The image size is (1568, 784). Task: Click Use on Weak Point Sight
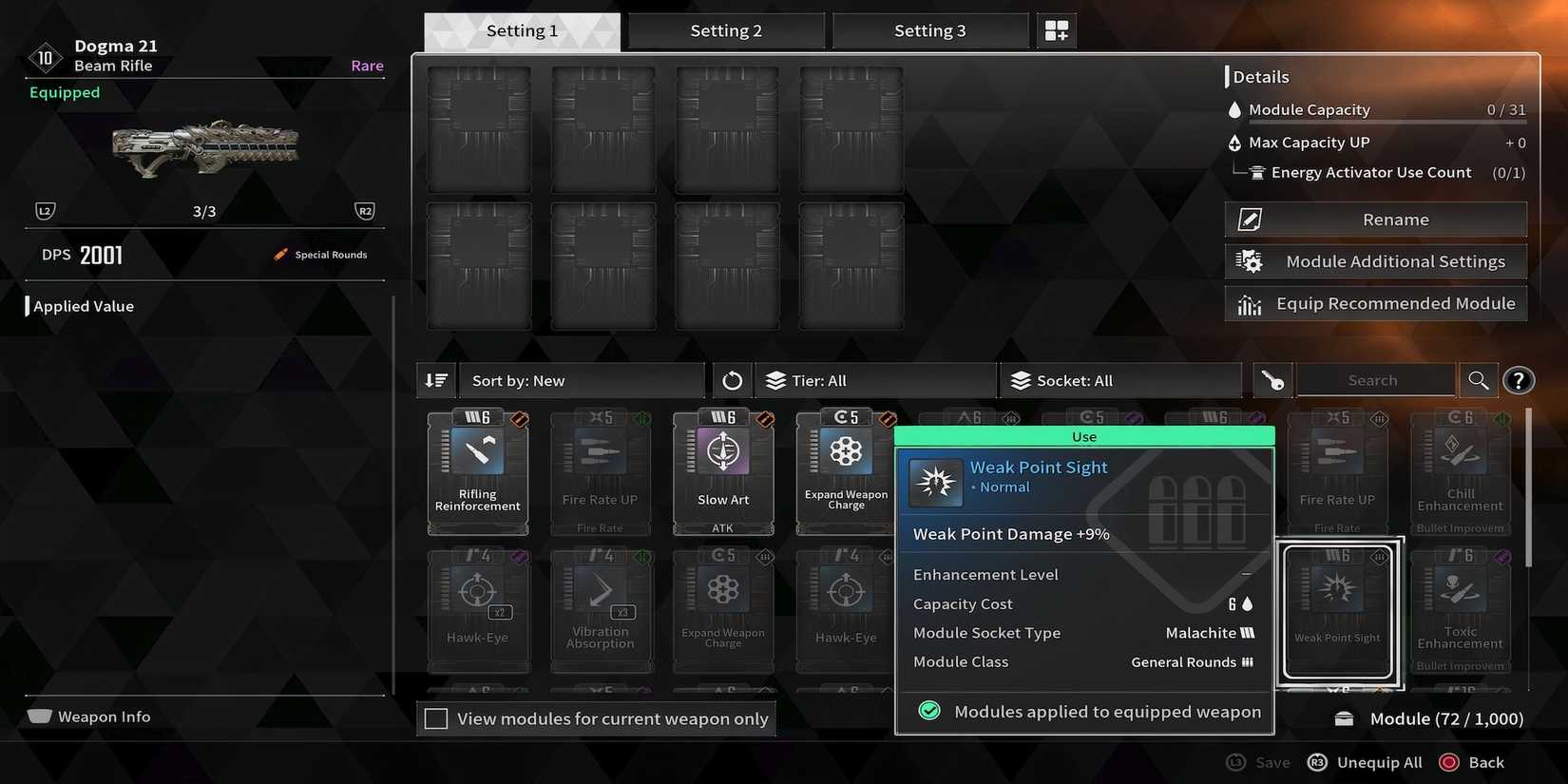(x=1083, y=435)
